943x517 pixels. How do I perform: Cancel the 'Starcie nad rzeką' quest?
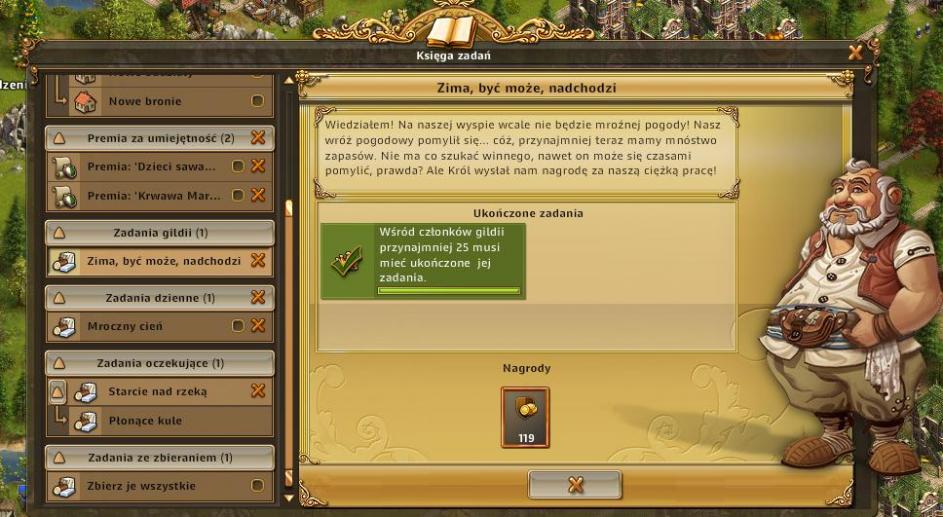click(x=258, y=391)
